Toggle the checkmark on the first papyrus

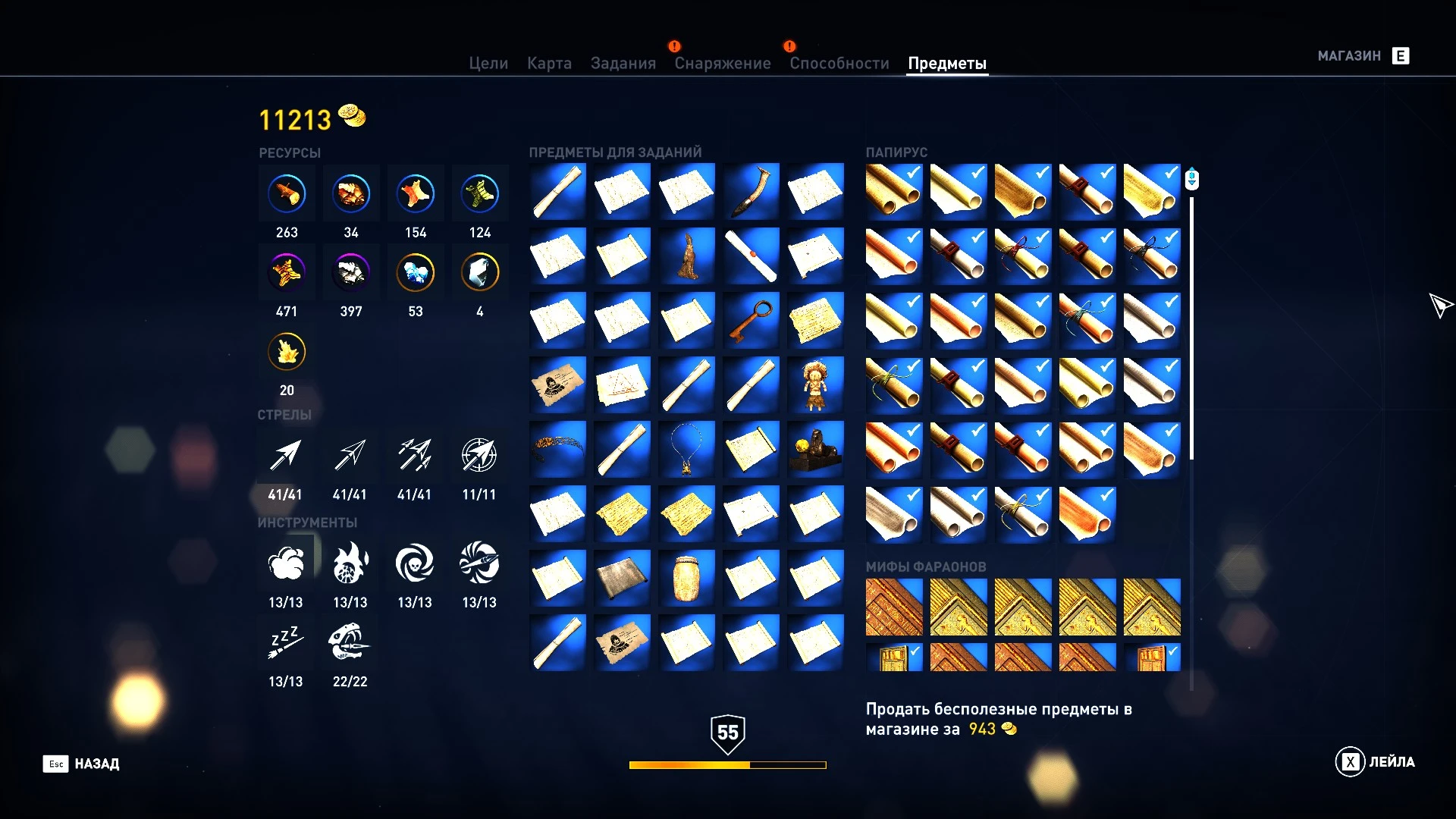[x=912, y=174]
